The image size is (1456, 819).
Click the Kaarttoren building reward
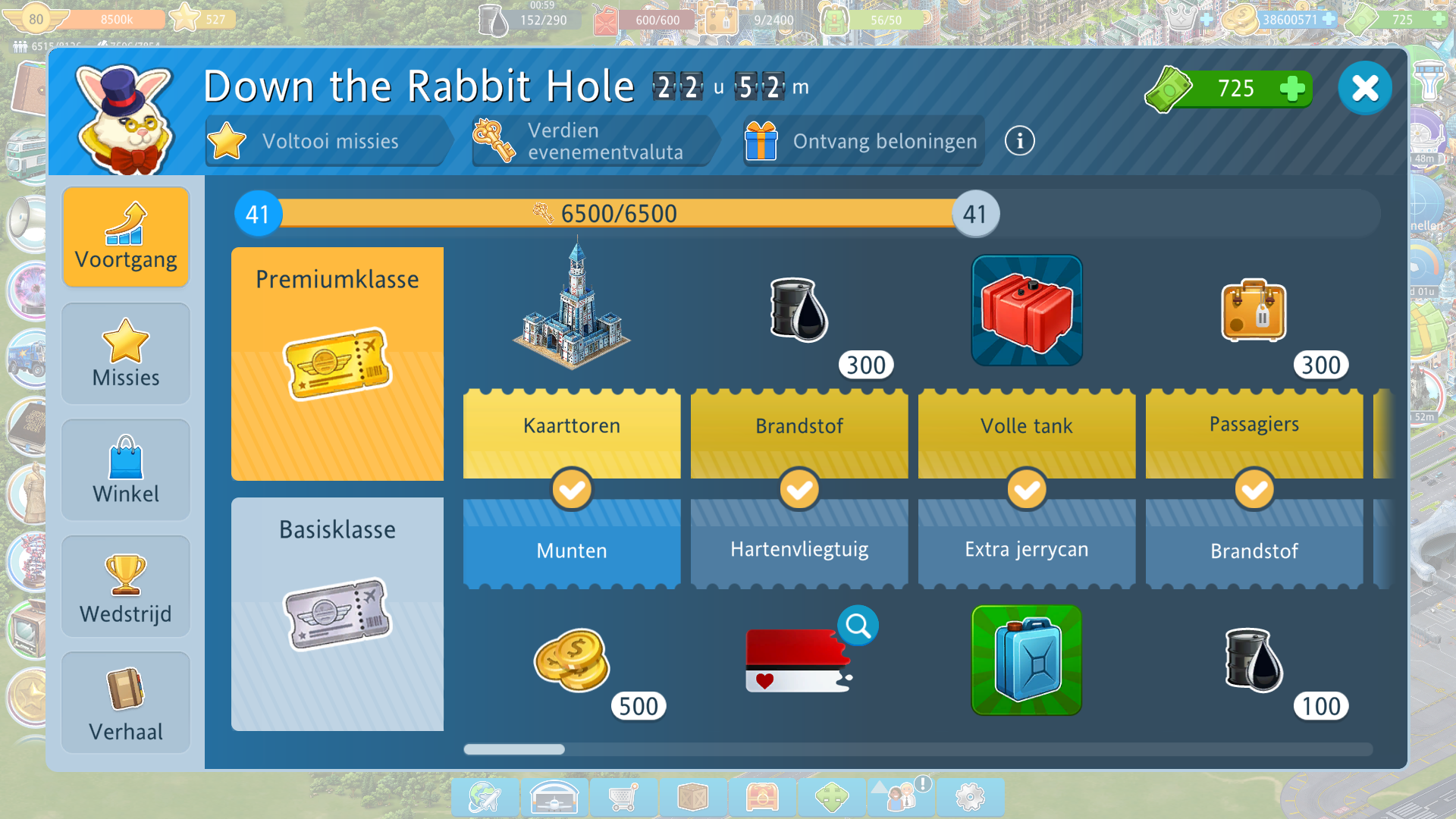(x=573, y=307)
